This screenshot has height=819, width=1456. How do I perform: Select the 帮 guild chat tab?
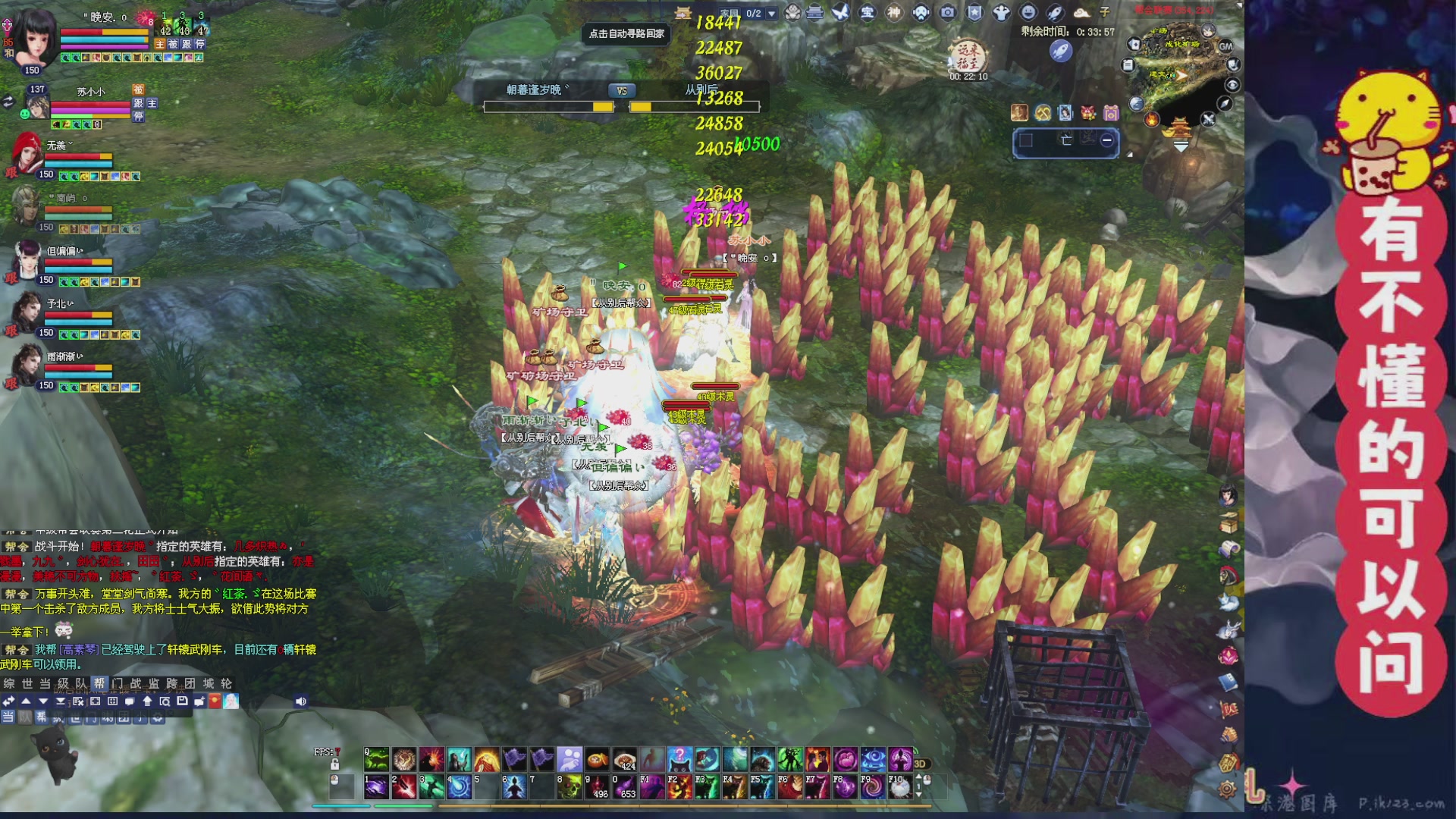tap(99, 683)
